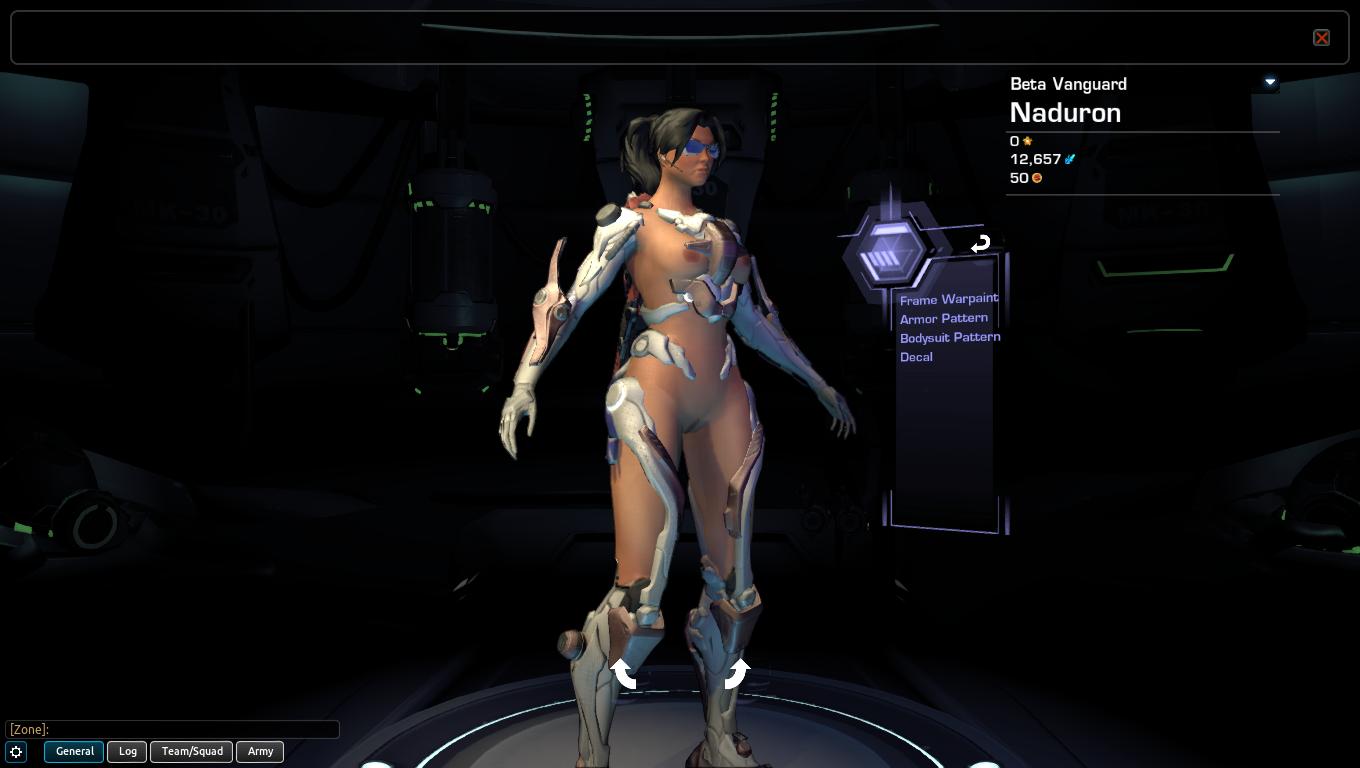1360x768 pixels.
Task: Show the Army chat tab
Action: (x=260, y=751)
